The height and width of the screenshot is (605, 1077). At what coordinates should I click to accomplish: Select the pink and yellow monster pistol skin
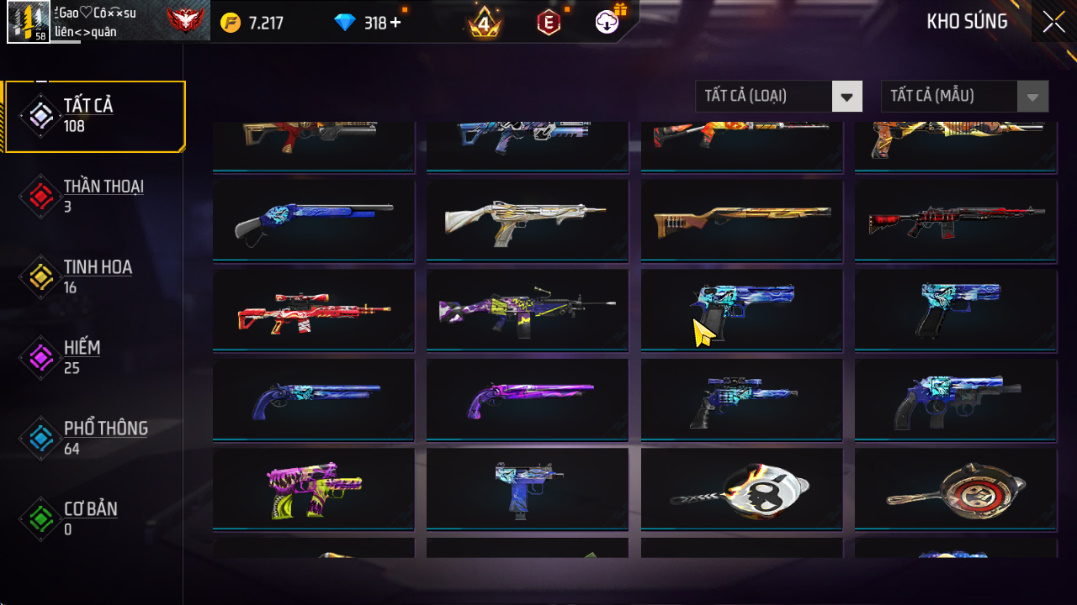(313, 489)
